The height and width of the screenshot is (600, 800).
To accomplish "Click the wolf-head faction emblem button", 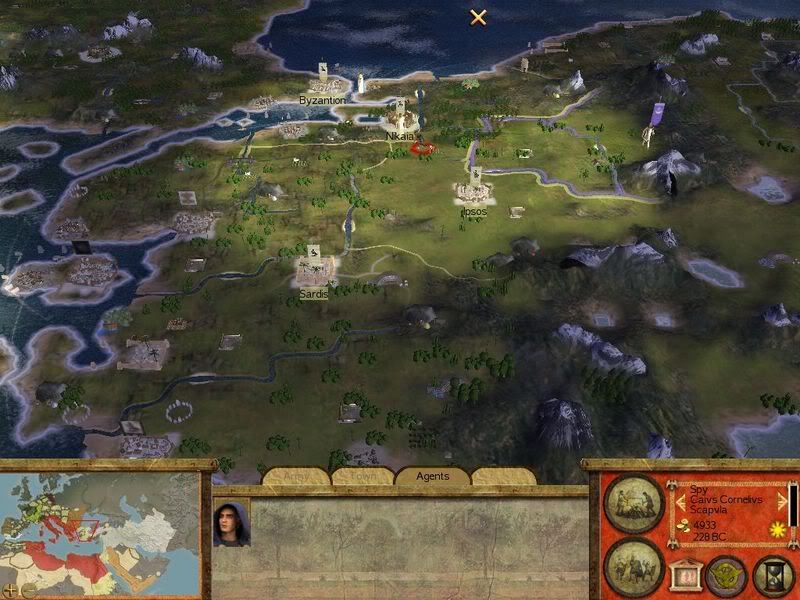I will coord(725,574).
